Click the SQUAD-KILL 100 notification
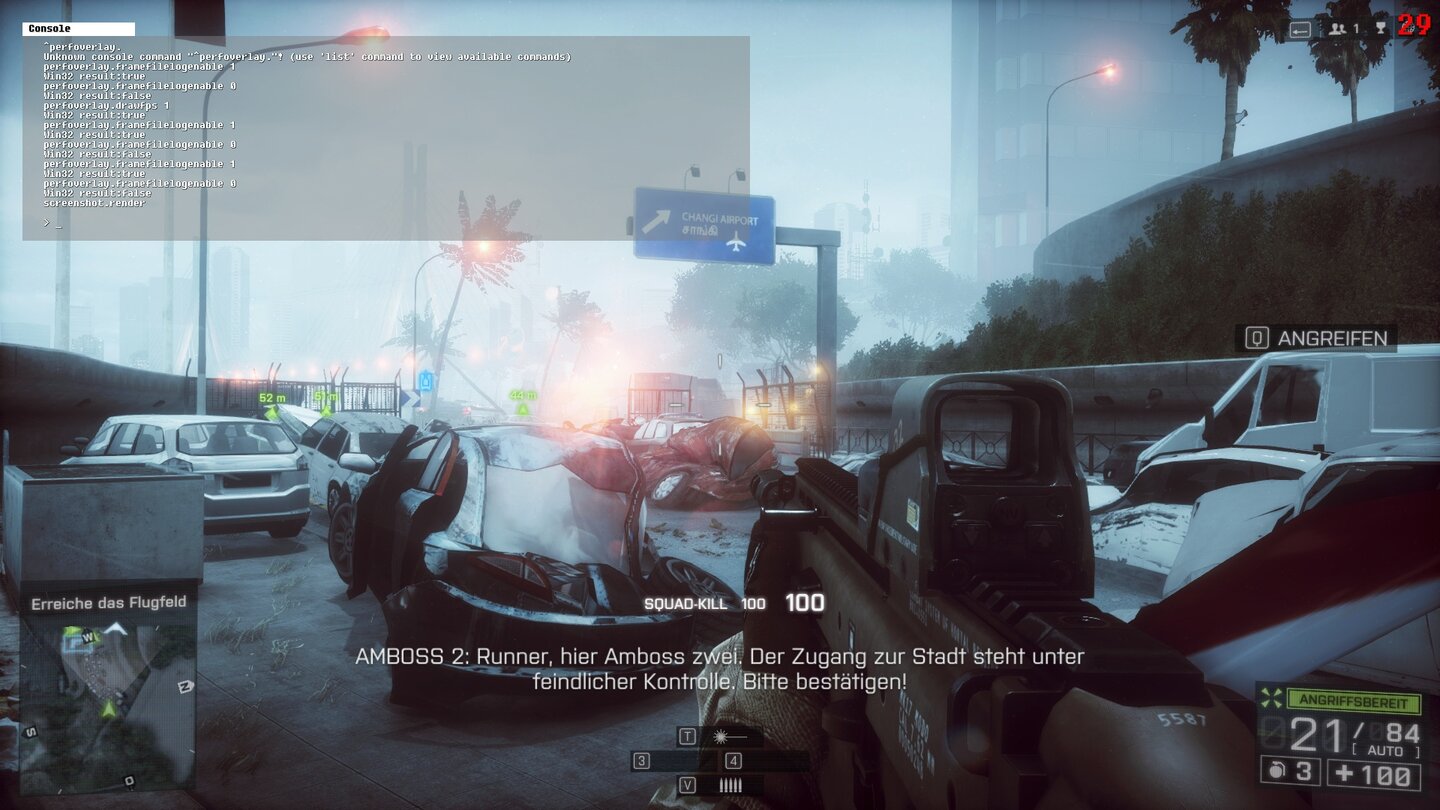 coord(707,604)
